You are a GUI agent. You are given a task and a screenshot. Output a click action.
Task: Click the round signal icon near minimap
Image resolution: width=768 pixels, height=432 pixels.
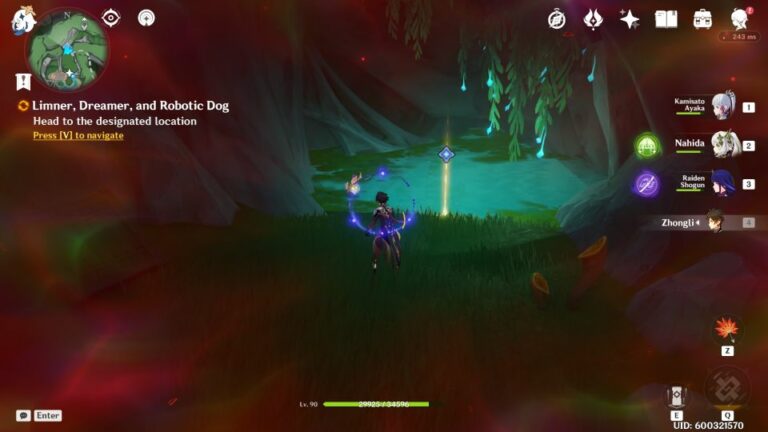tap(146, 18)
